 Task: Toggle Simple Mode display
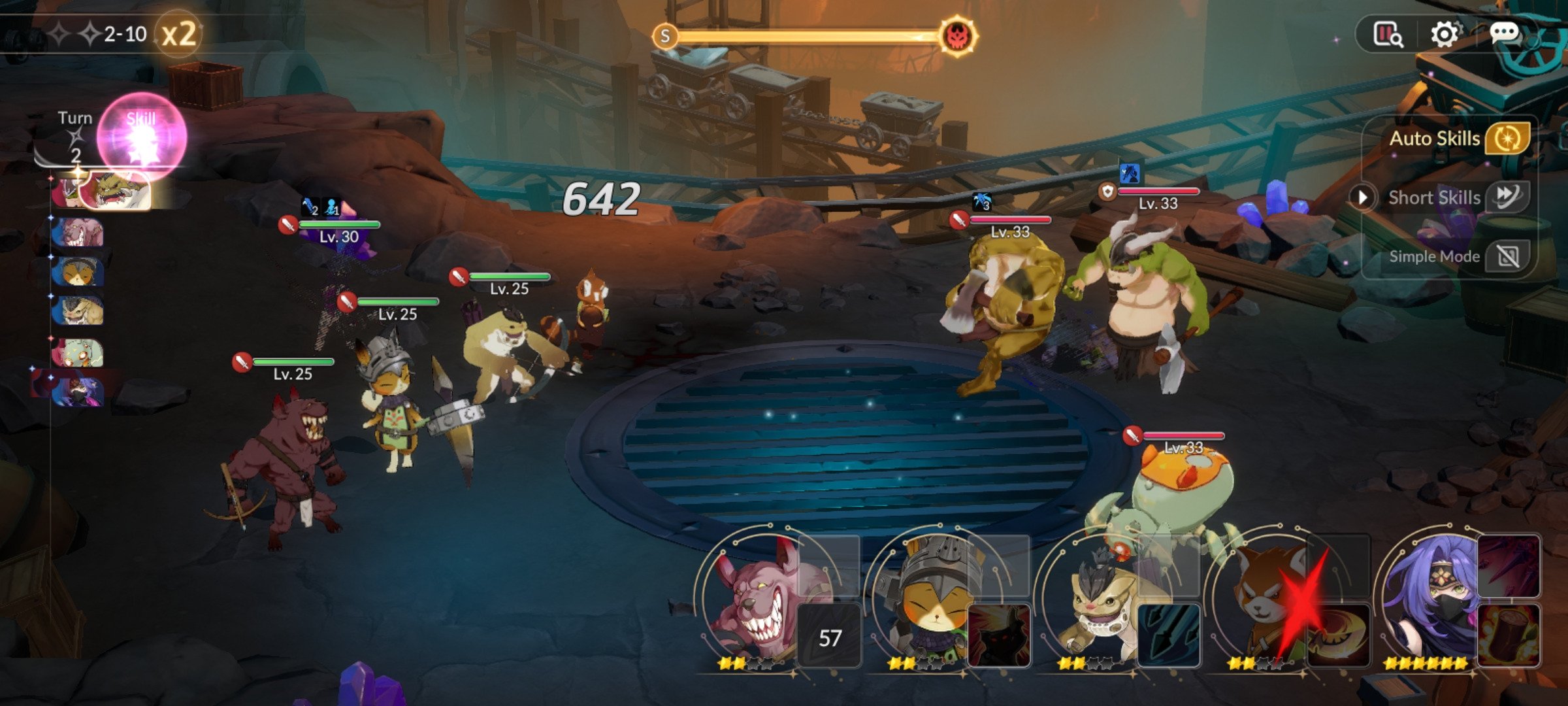coord(1507,256)
